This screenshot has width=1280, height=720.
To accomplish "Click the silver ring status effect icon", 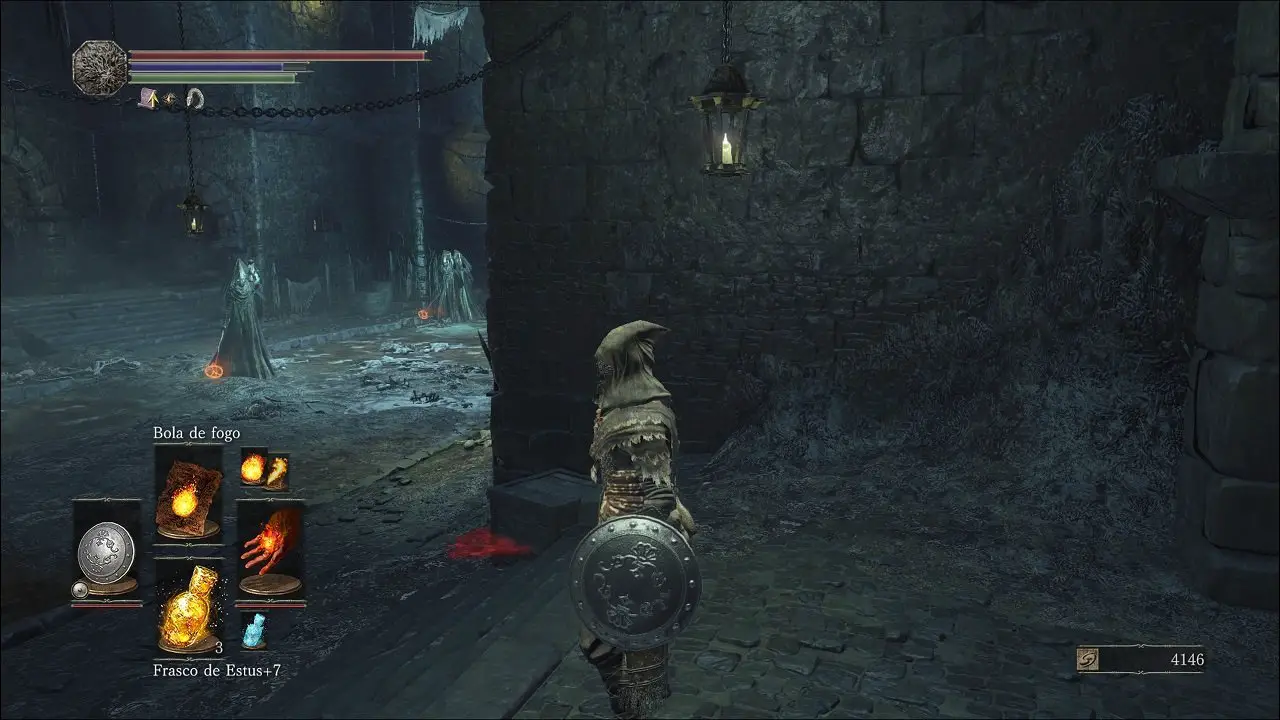I will point(195,98).
